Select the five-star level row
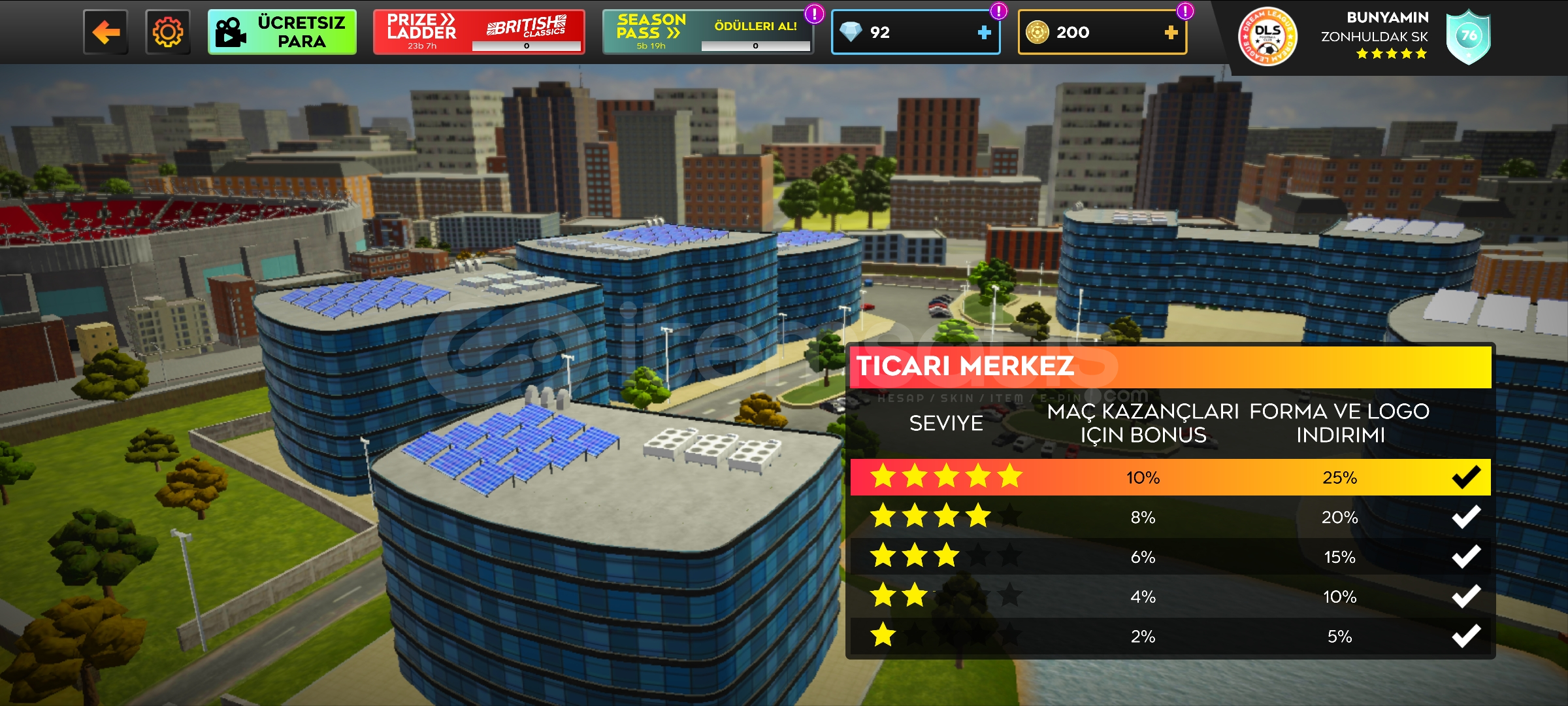Image resolution: width=1568 pixels, height=706 pixels. pyautogui.click(x=1169, y=477)
